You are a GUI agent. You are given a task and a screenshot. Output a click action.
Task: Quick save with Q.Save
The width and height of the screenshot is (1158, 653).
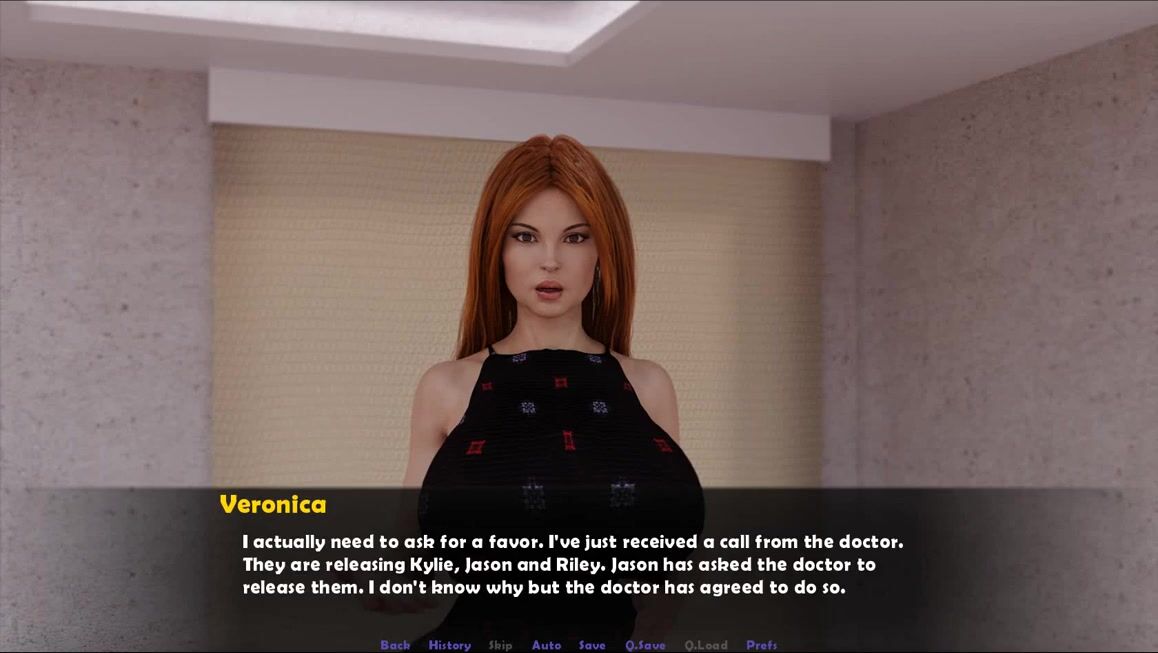click(645, 645)
